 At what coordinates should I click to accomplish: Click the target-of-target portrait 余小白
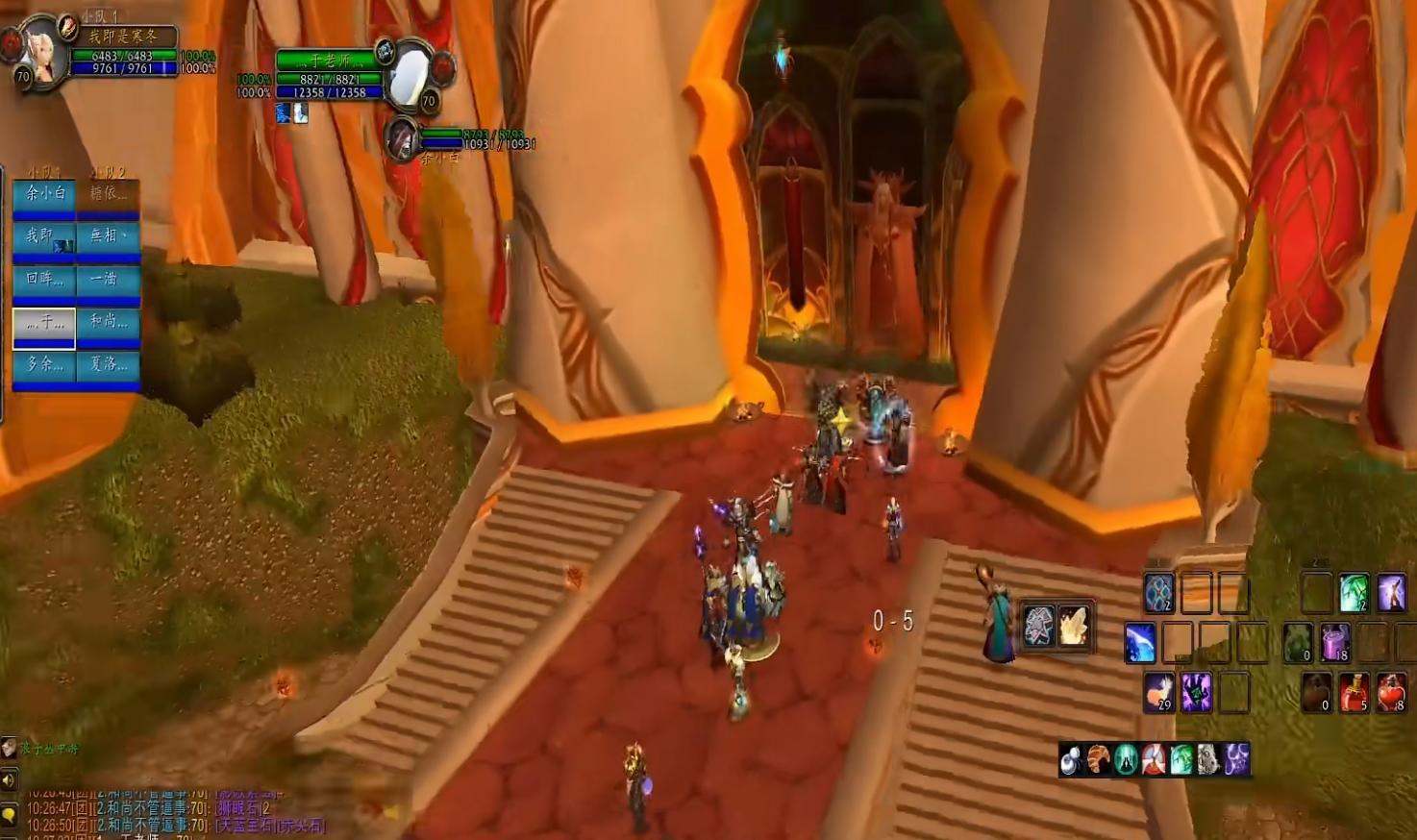coord(401,139)
